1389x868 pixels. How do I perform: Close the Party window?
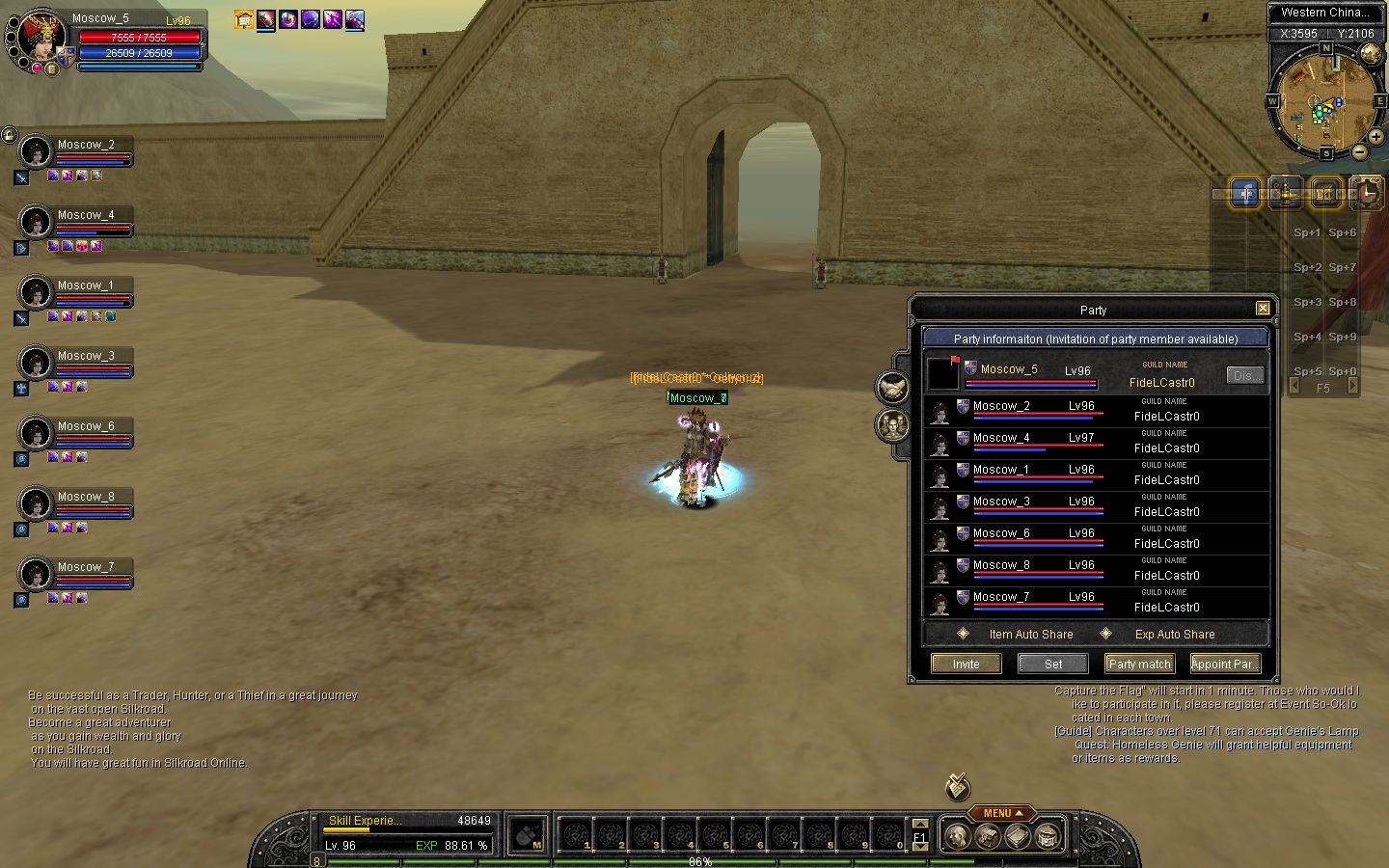pyautogui.click(x=1263, y=309)
